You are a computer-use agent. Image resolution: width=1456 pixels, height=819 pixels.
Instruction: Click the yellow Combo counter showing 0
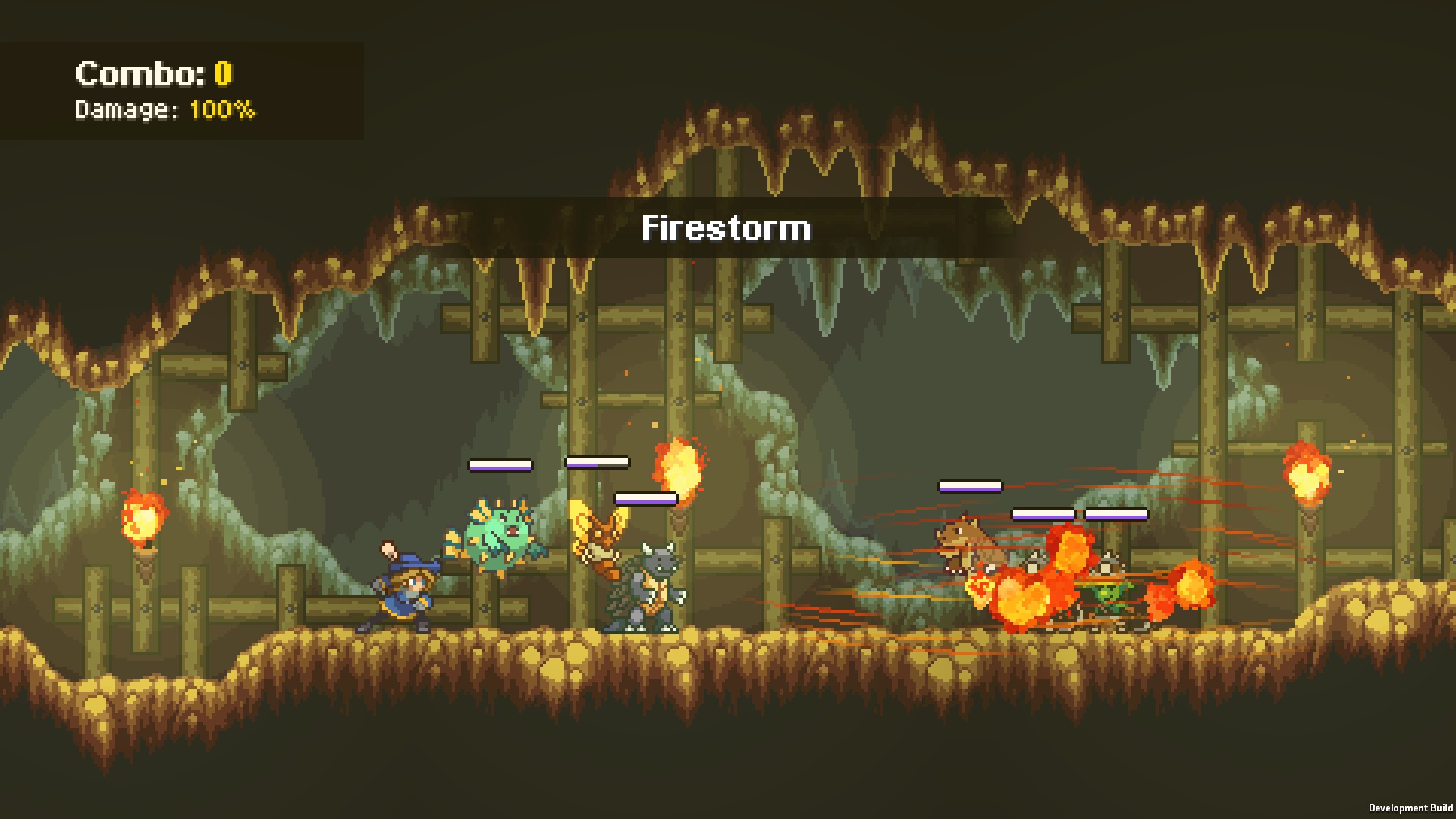coord(222,73)
